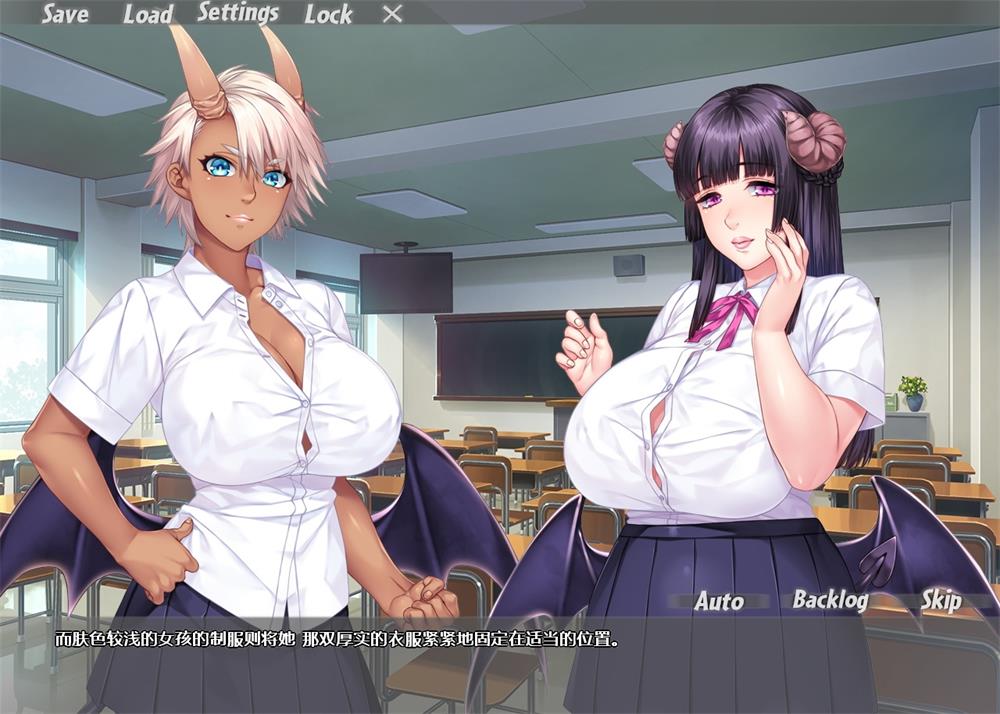This screenshot has width=1000, height=714.
Task: Activate Skip to fast-forward dialogue
Action: pyautogui.click(x=941, y=600)
